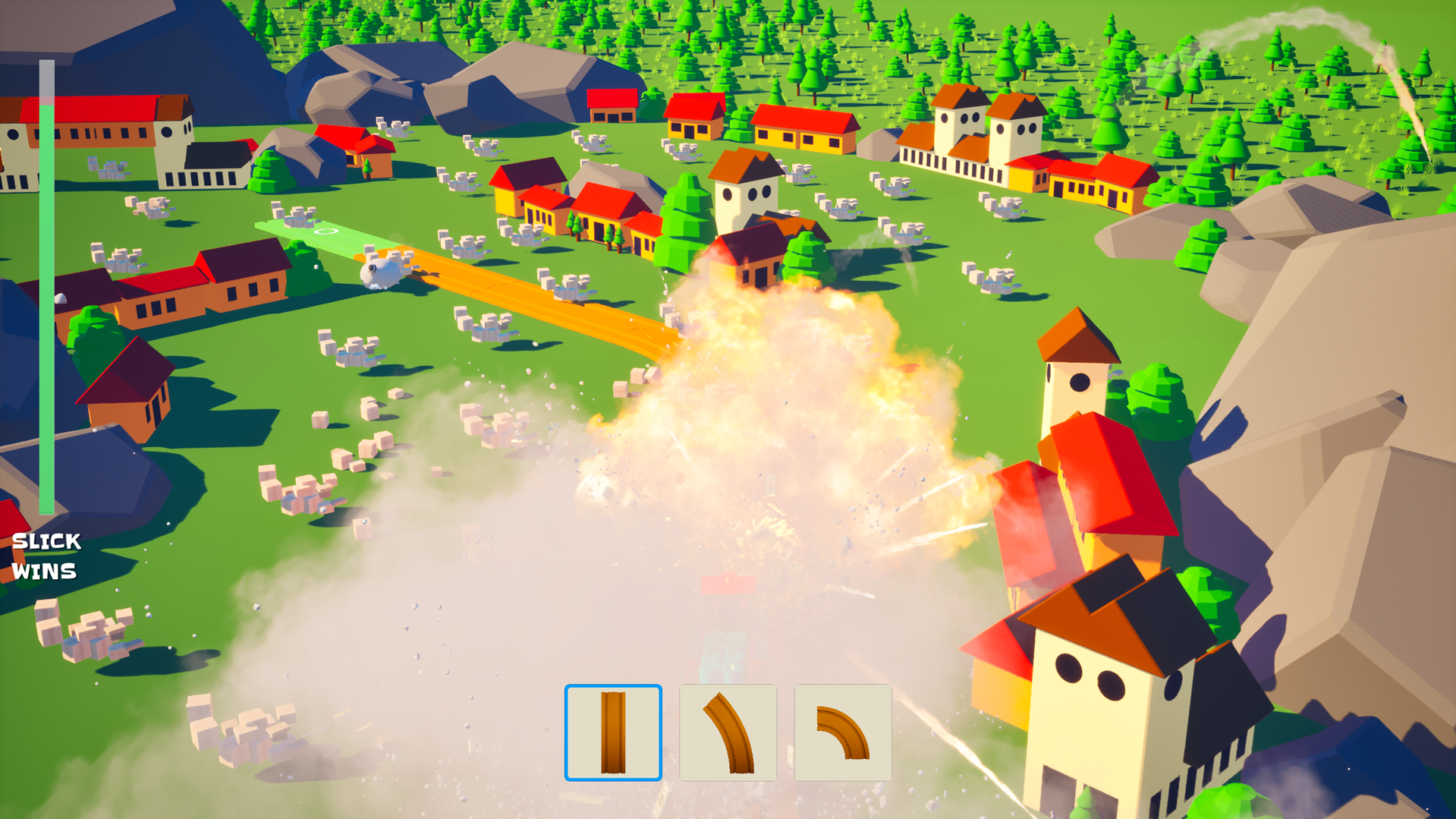The width and height of the screenshot is (1456, 819).
Task: Pick the sharp curve track piece
Action: pos(842,732)
